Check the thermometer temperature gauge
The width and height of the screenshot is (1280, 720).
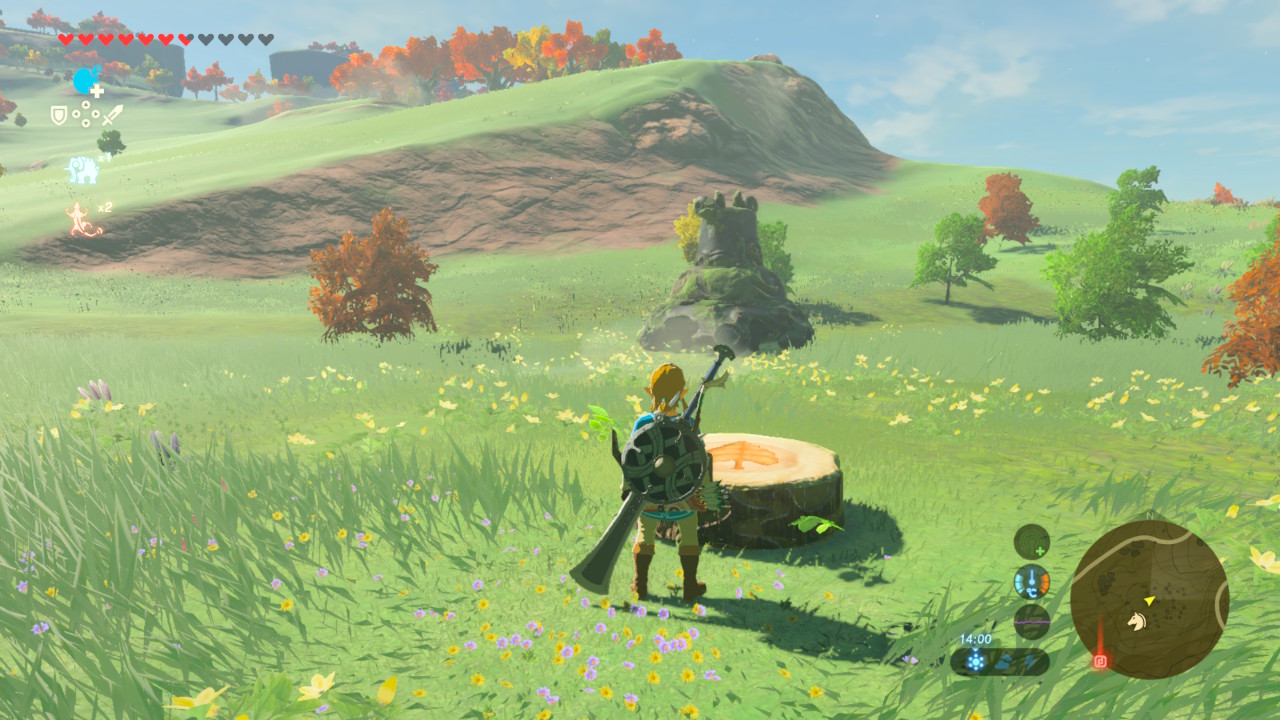[x=1031, y=582]
